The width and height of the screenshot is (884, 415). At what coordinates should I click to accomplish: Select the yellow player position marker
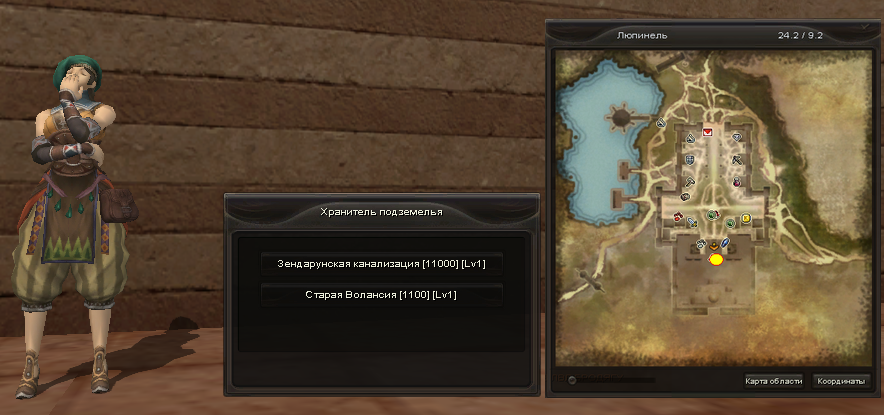coord(716,260)
